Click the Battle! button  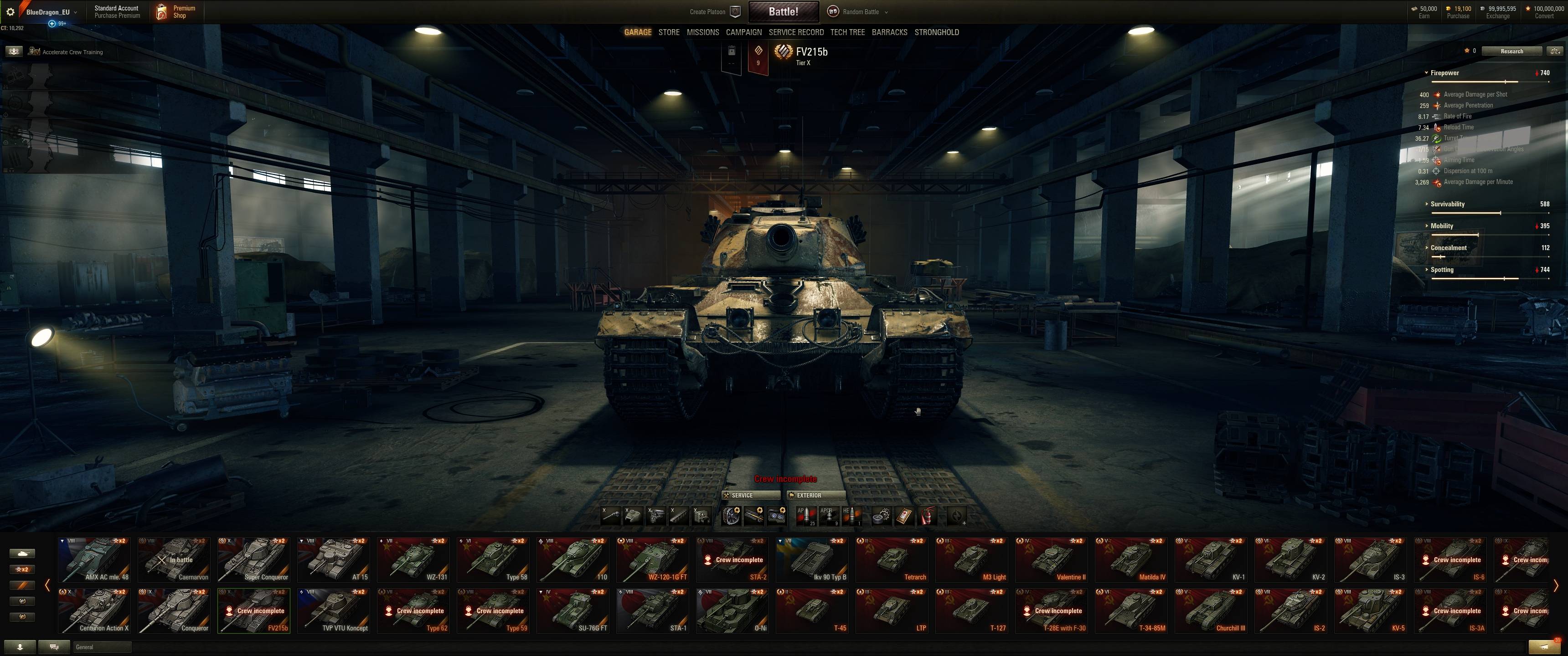pyautogui.click(x=783, y=11)
